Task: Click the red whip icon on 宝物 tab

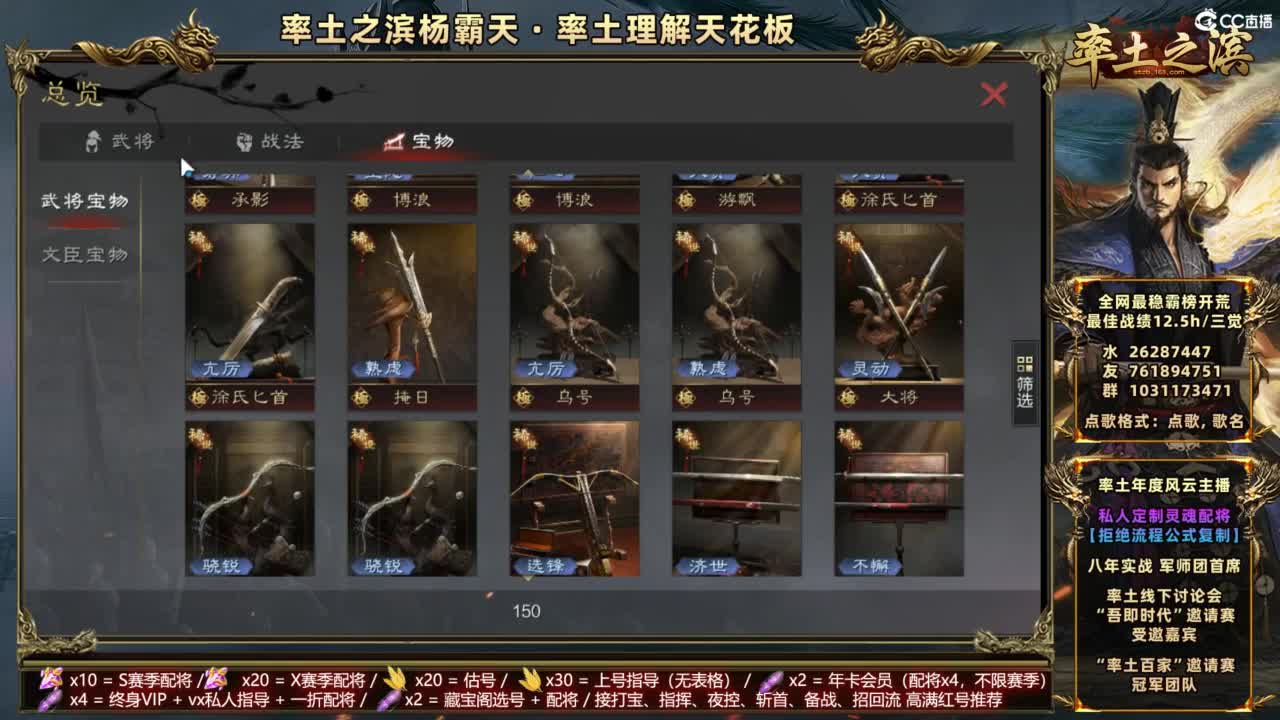Action: coord(389,141)
